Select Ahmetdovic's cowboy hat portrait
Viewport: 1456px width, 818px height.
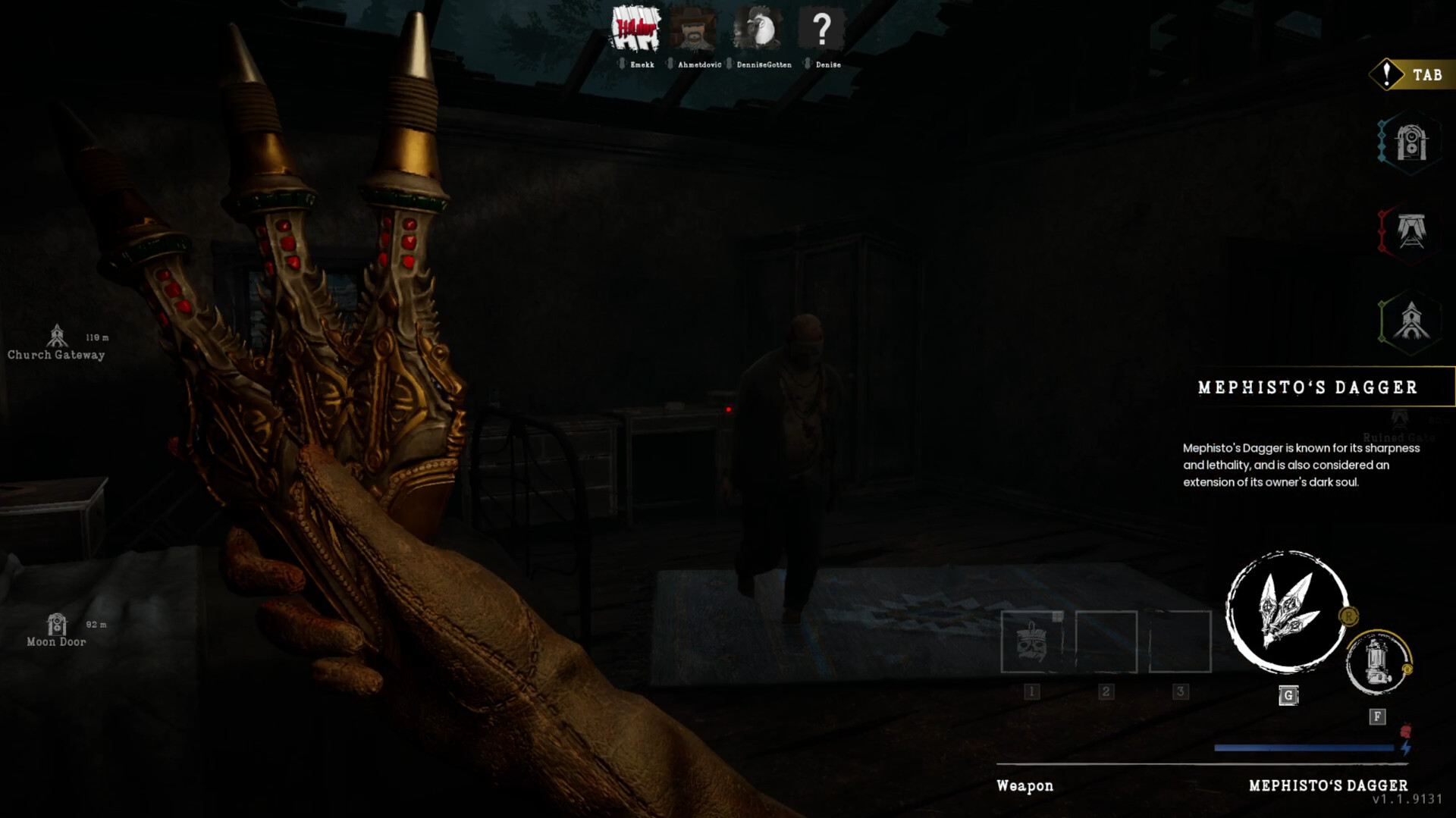[693, 30]
